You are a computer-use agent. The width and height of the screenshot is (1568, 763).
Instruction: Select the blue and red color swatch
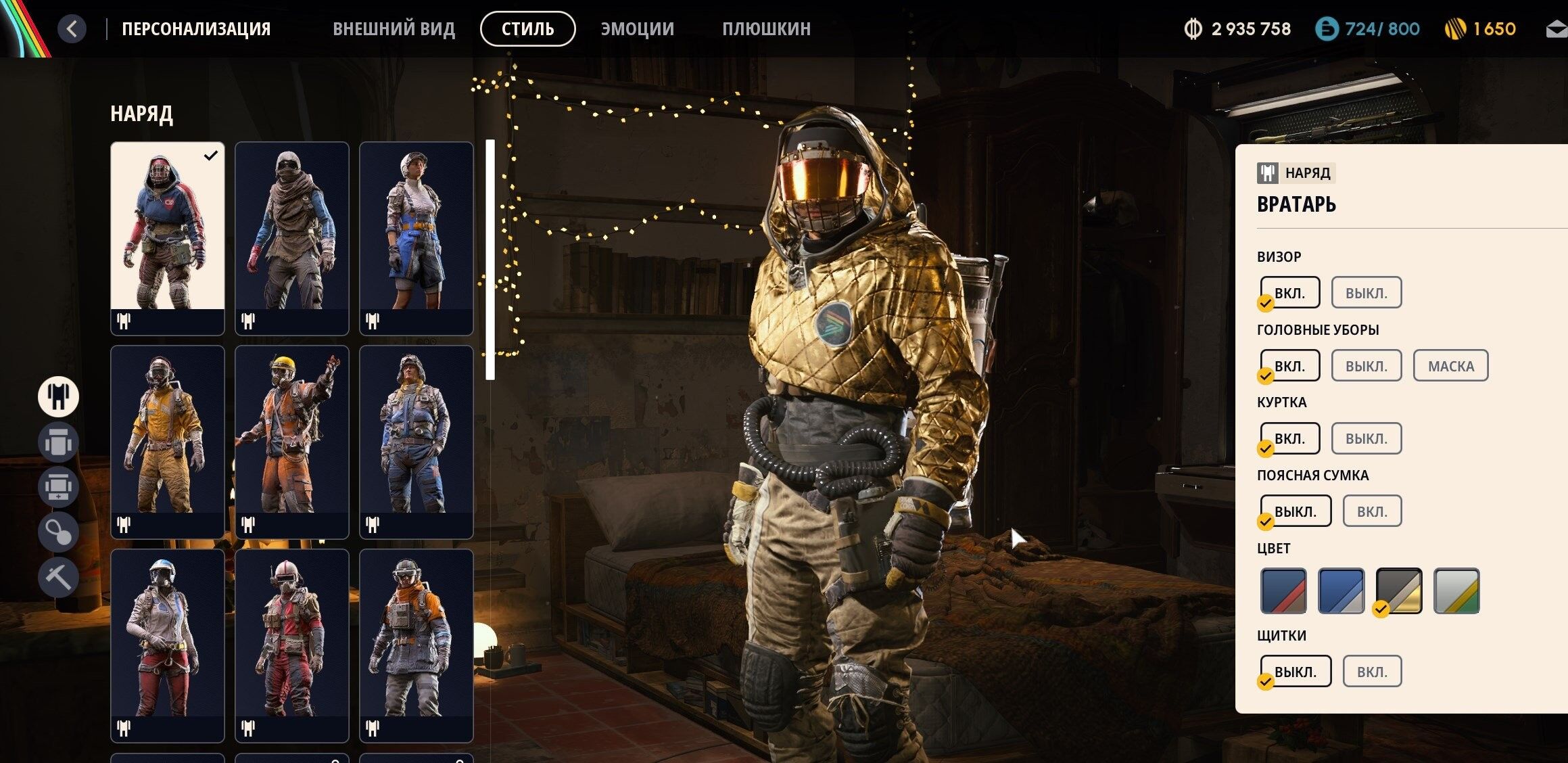click(1283, 590)
